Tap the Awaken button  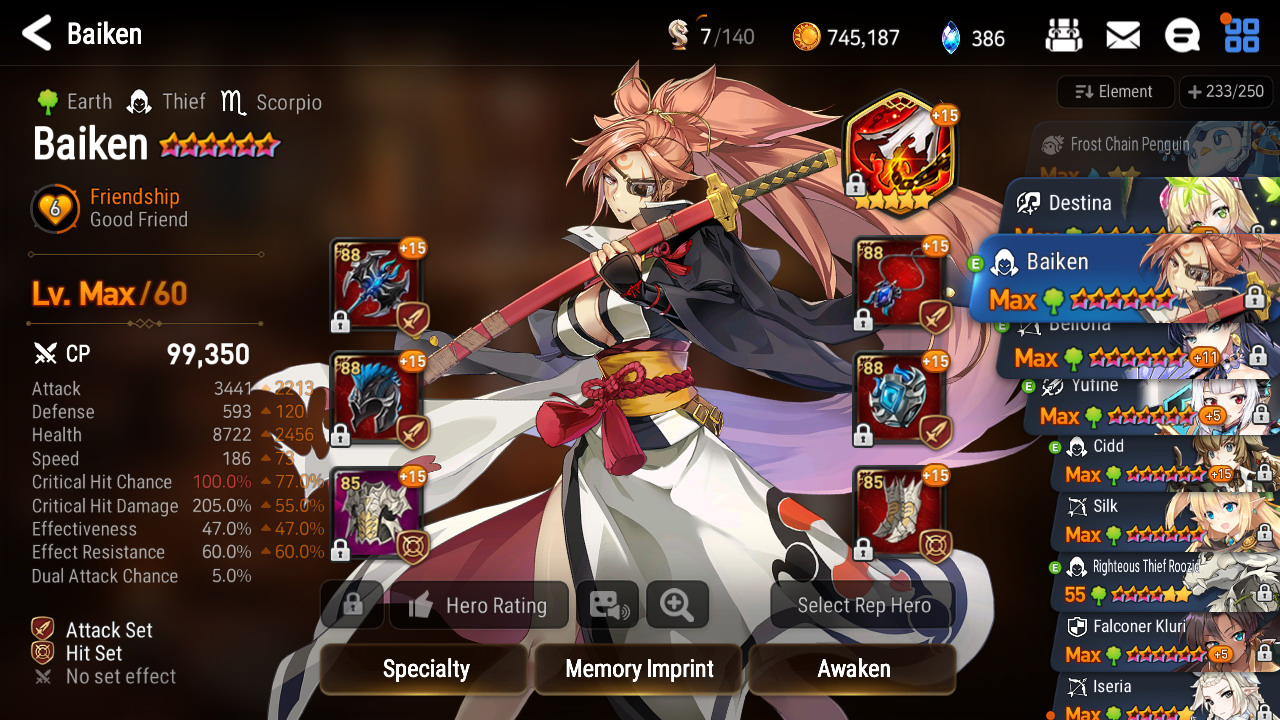pos(853,669)
